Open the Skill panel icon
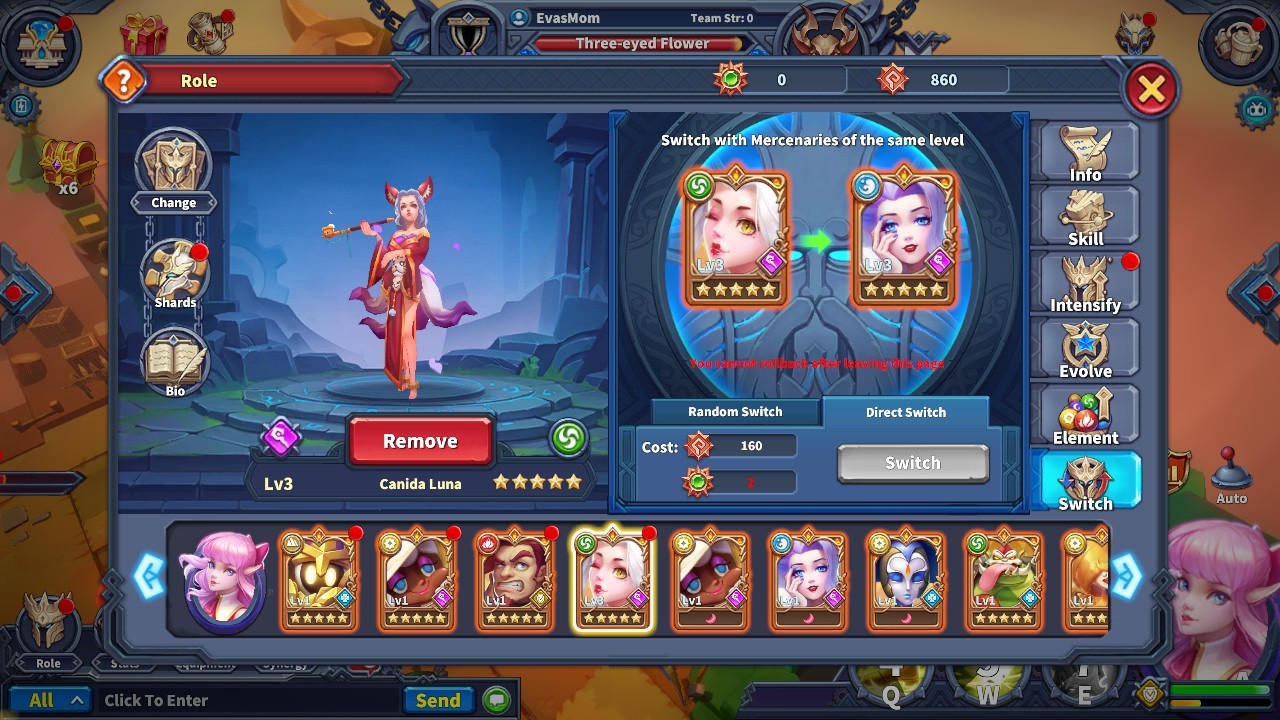 1087,215
